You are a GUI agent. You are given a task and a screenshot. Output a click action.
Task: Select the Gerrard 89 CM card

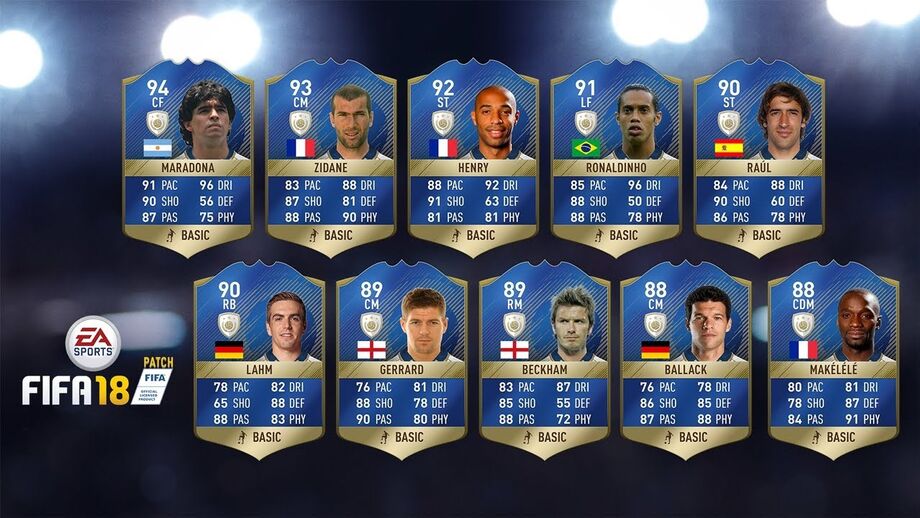(x=401, y=357)
